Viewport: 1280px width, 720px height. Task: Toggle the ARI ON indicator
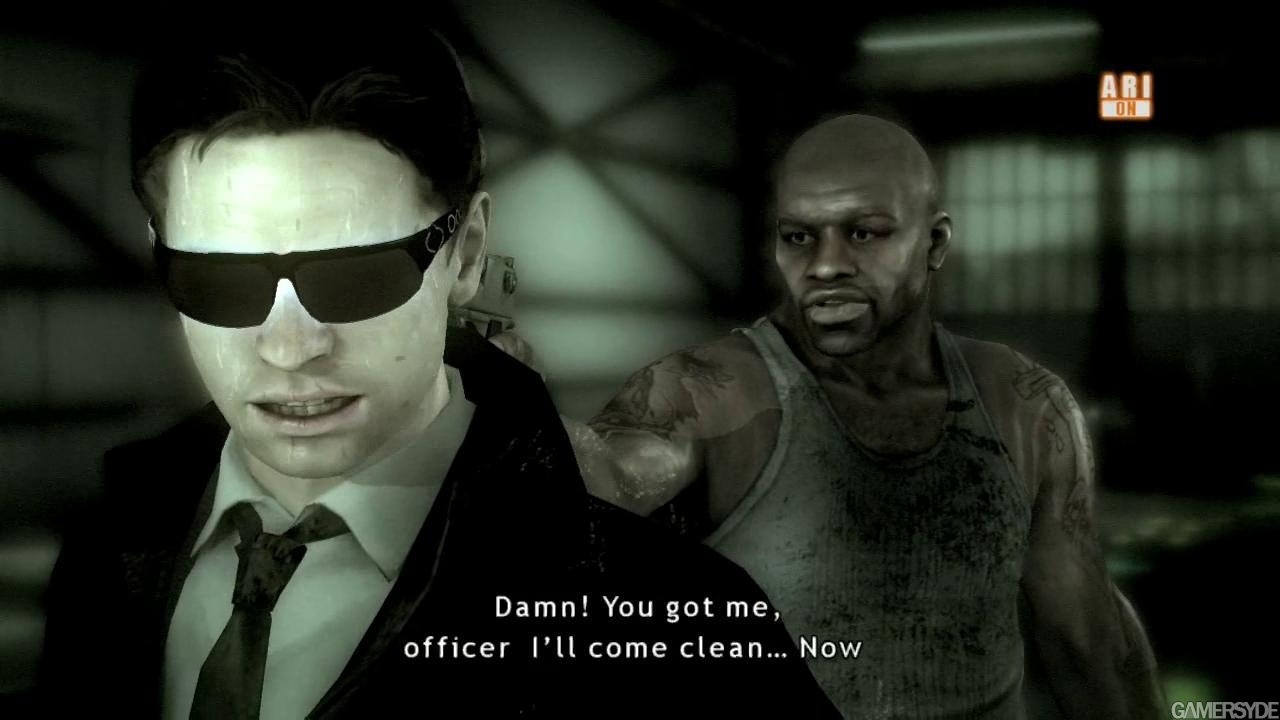point(1126,96)
